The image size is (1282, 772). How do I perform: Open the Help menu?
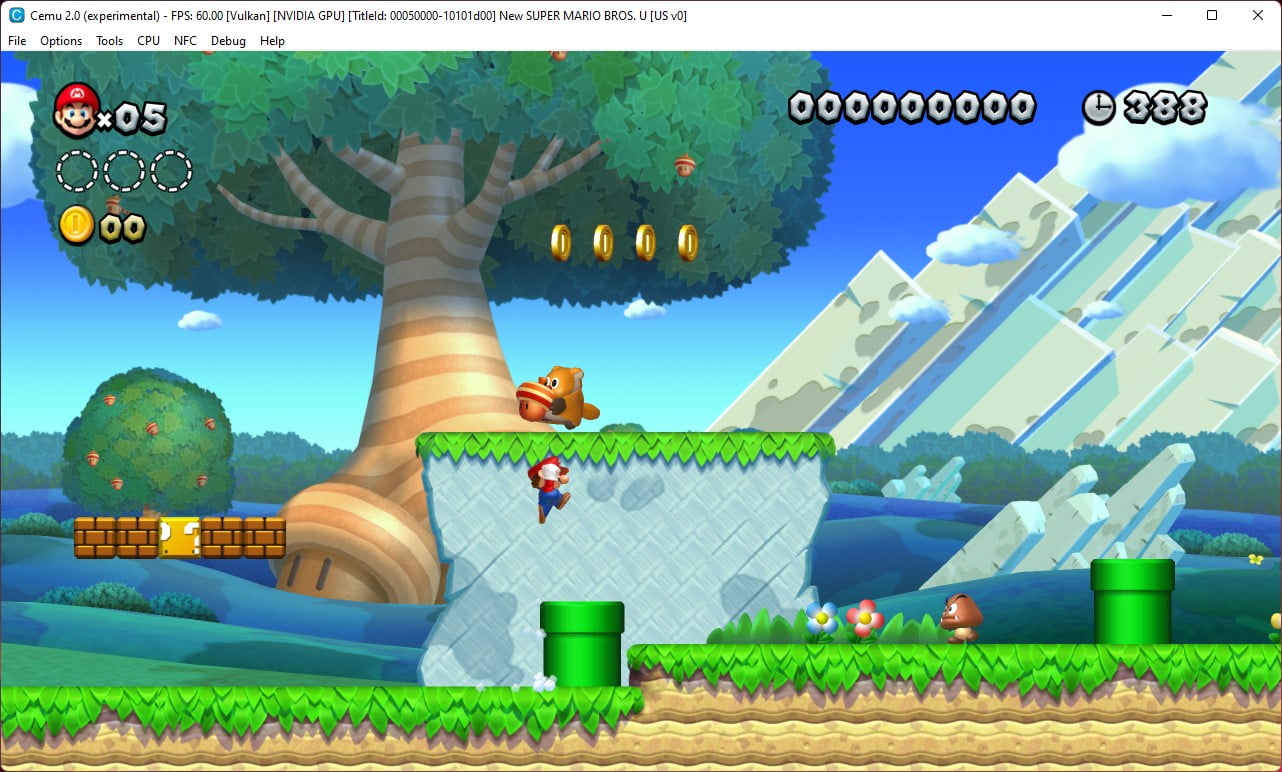(x=272, y=41)
